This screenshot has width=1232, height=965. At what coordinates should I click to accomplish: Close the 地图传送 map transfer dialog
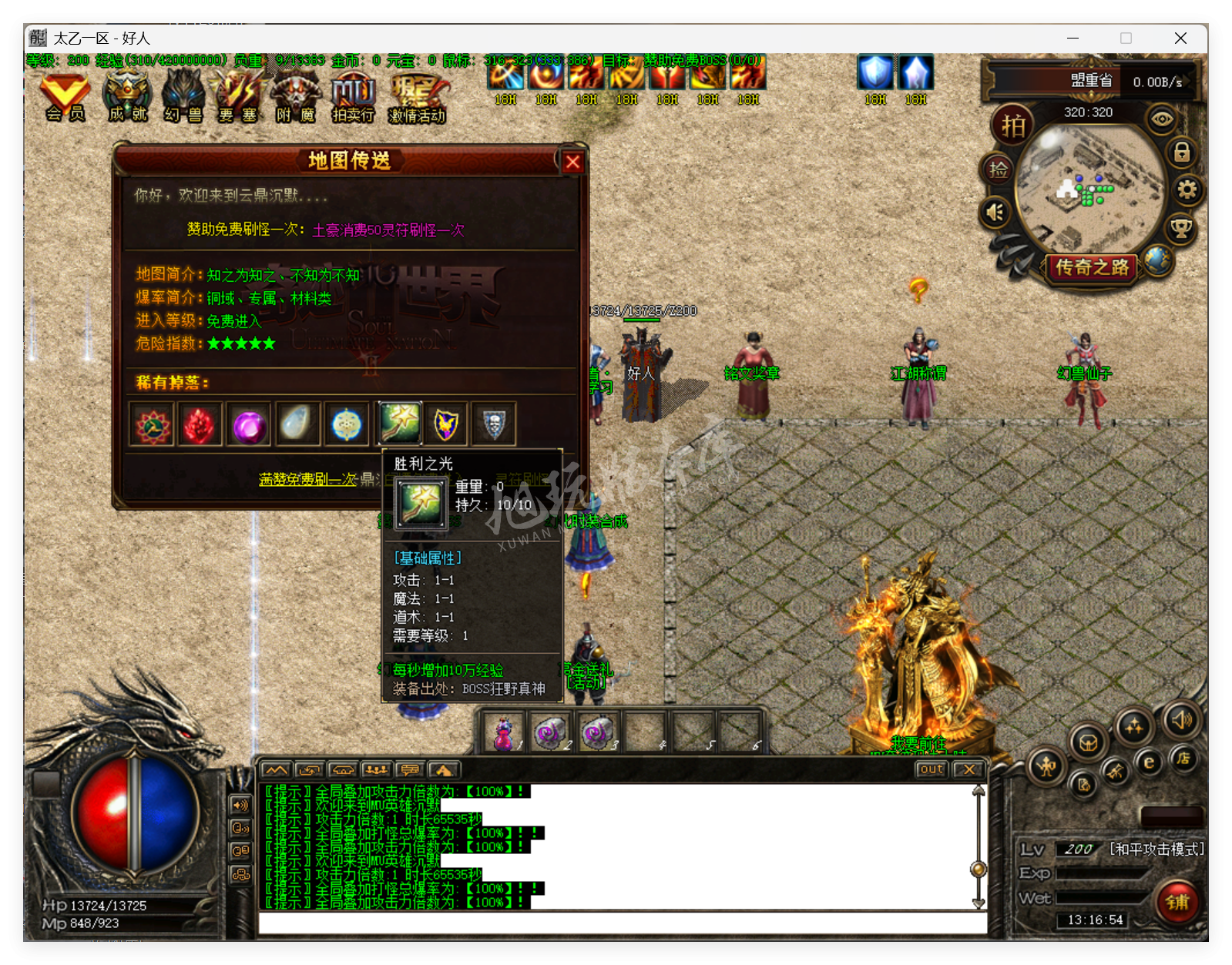coord(572,162)
